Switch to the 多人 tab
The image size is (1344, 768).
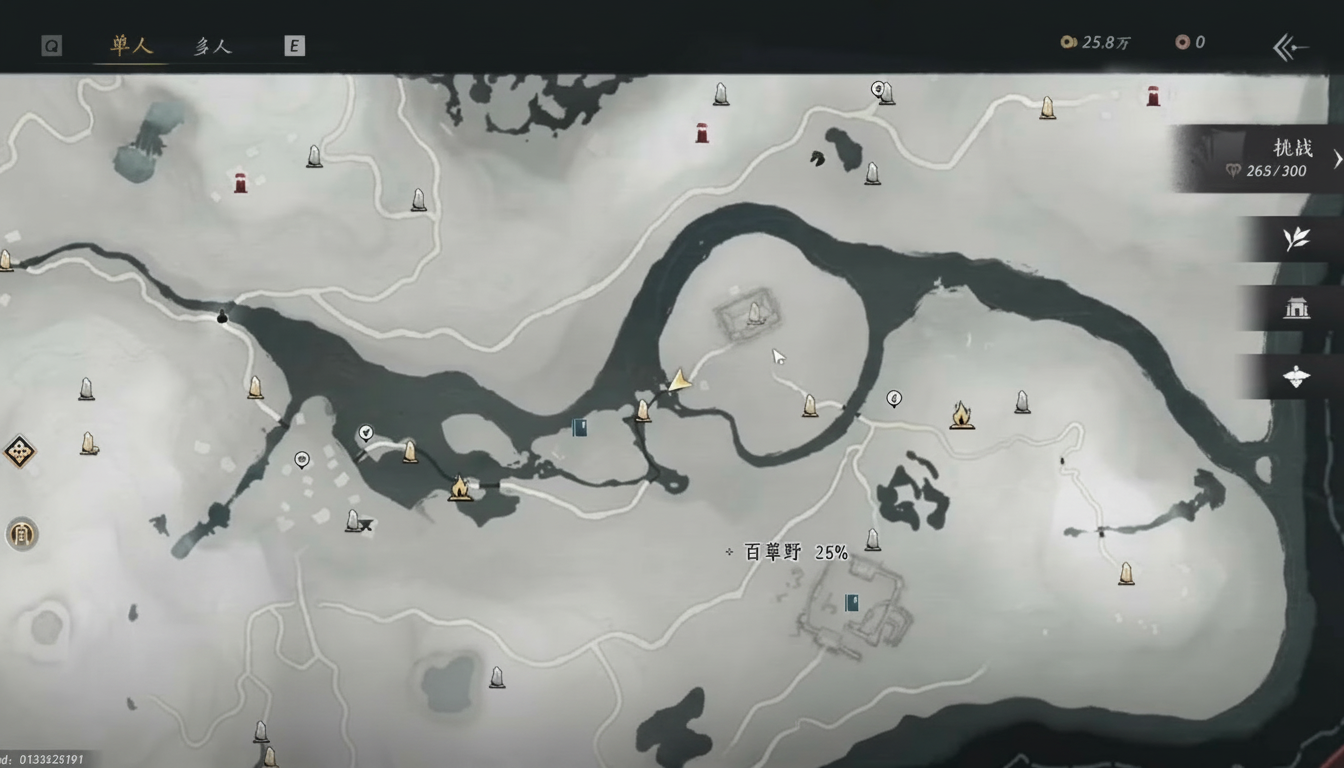[x=212, y=46]
